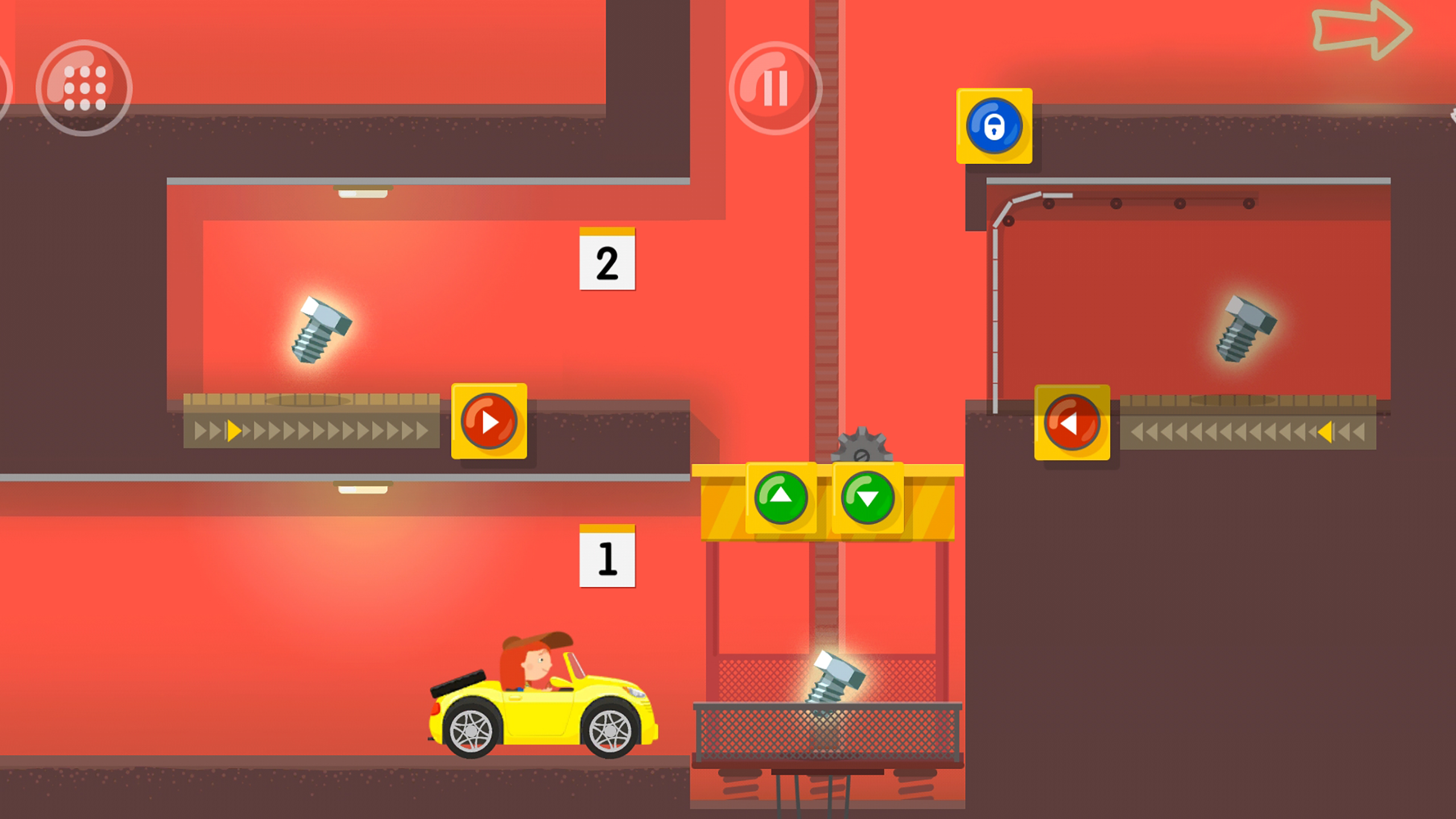Tap the green up arrow on the elevator

click(x=781, y=497)
